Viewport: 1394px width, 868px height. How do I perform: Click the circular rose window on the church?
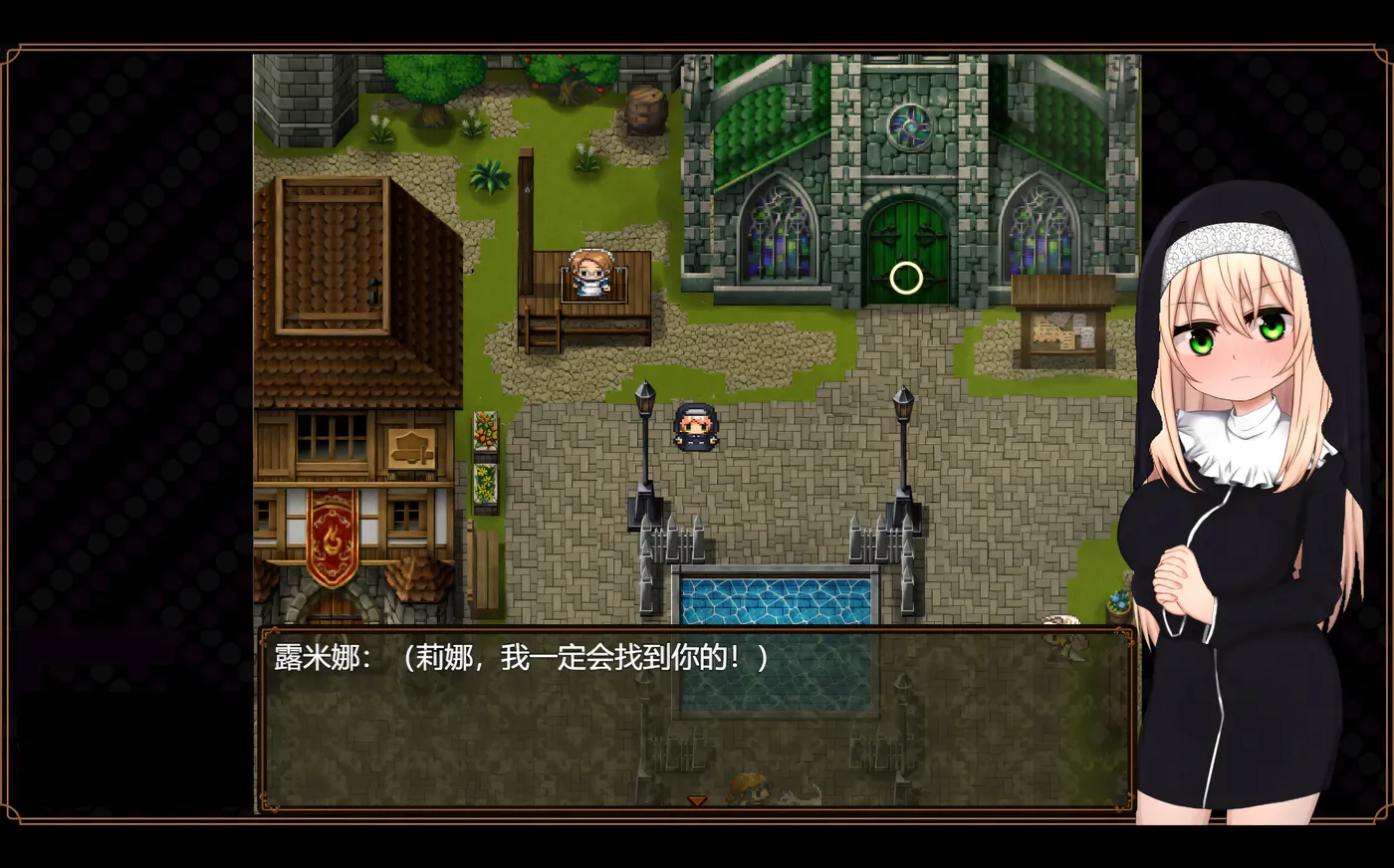coord(911,126)
